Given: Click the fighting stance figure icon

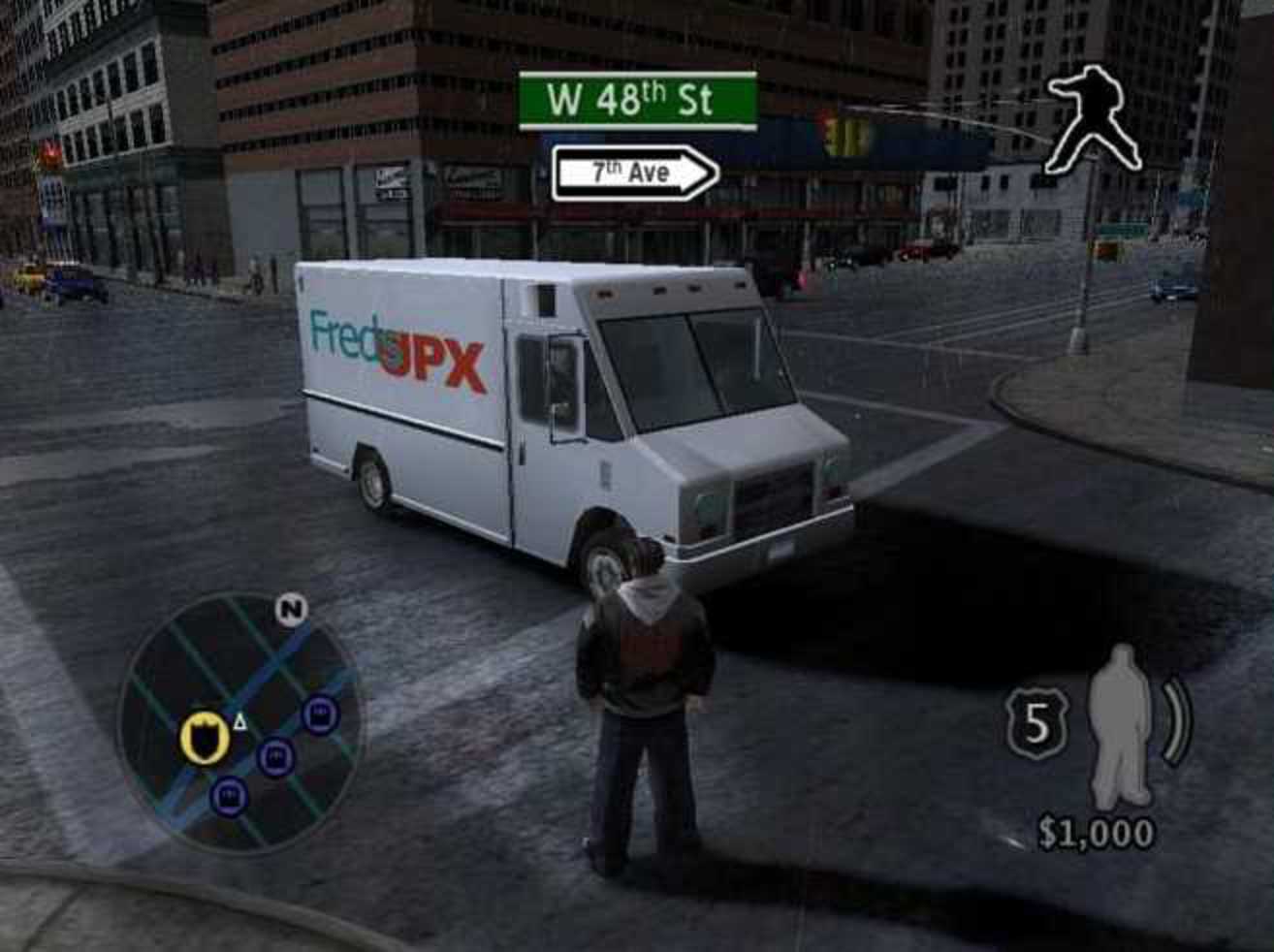Looking at the screenshot, I should pos(1092,117).
